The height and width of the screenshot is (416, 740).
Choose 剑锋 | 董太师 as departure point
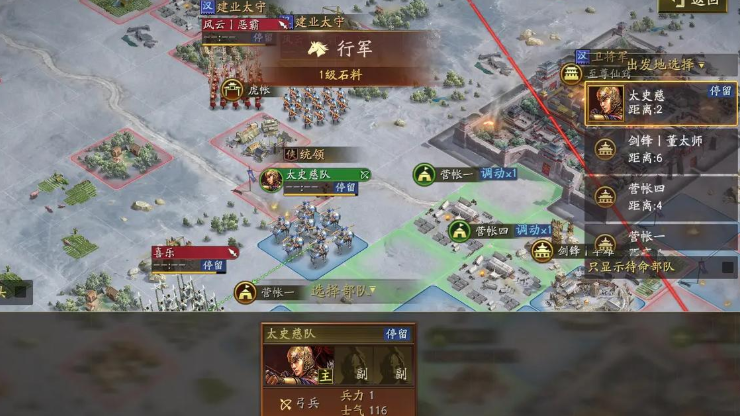coord(660,149)
